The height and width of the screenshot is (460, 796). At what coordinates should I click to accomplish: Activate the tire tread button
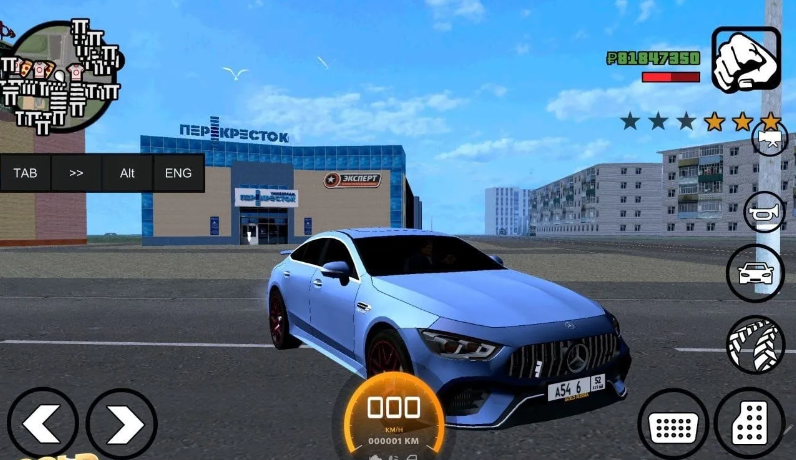coord(755,345)
